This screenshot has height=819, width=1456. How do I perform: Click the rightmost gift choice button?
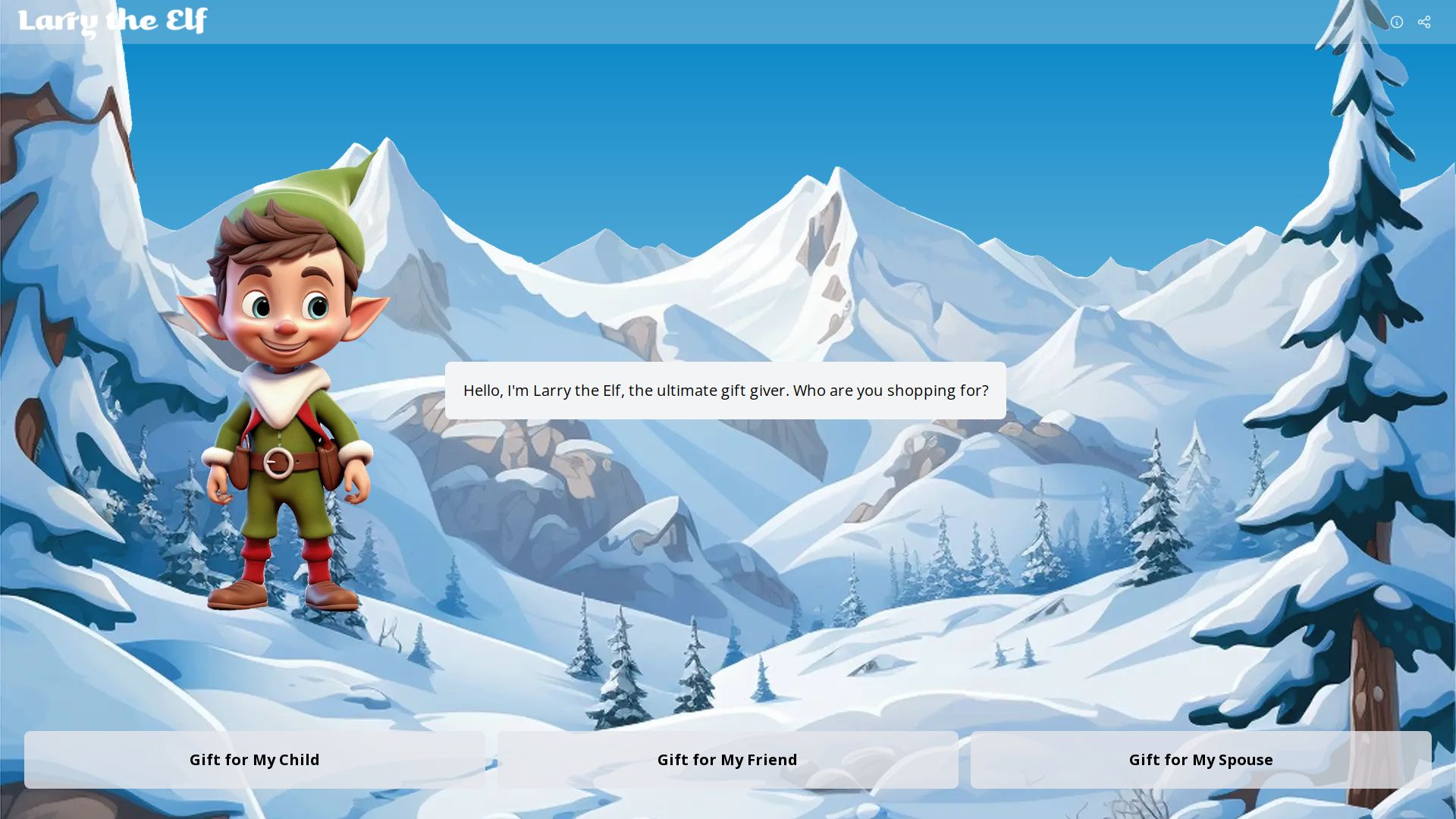click(1200, 759)
